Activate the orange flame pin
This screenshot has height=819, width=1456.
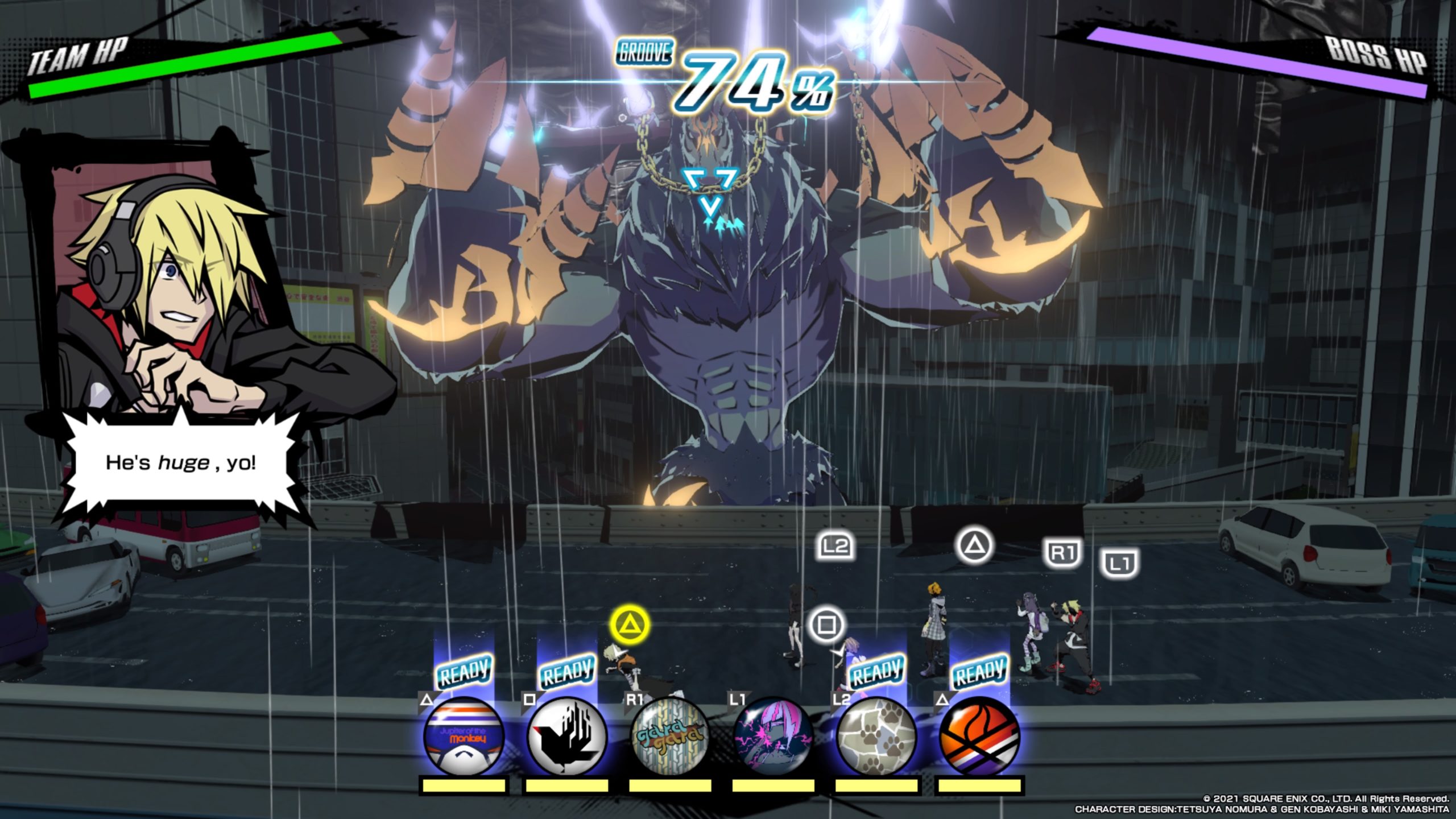point(979,737)
